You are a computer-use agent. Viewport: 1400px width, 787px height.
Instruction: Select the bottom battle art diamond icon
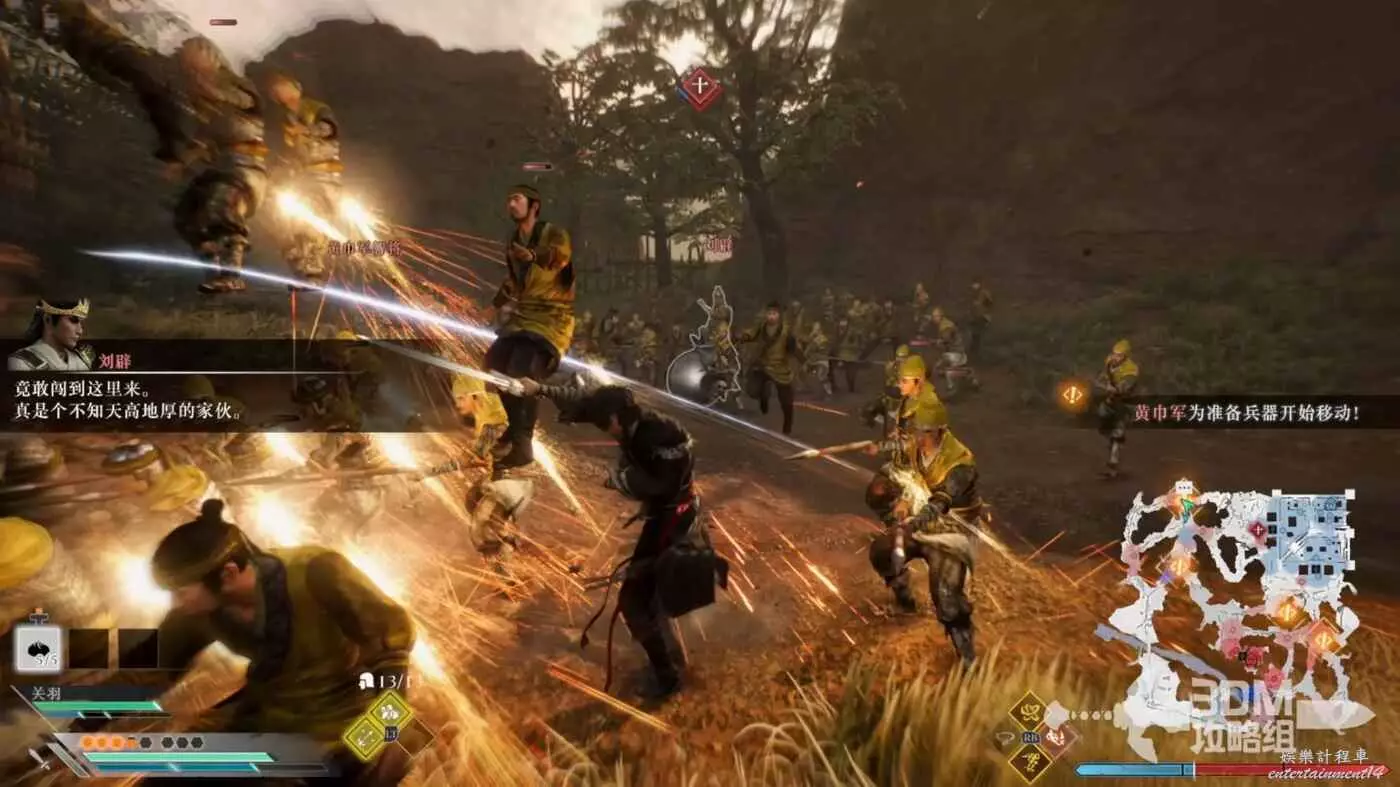click(x=1028, y=762)
